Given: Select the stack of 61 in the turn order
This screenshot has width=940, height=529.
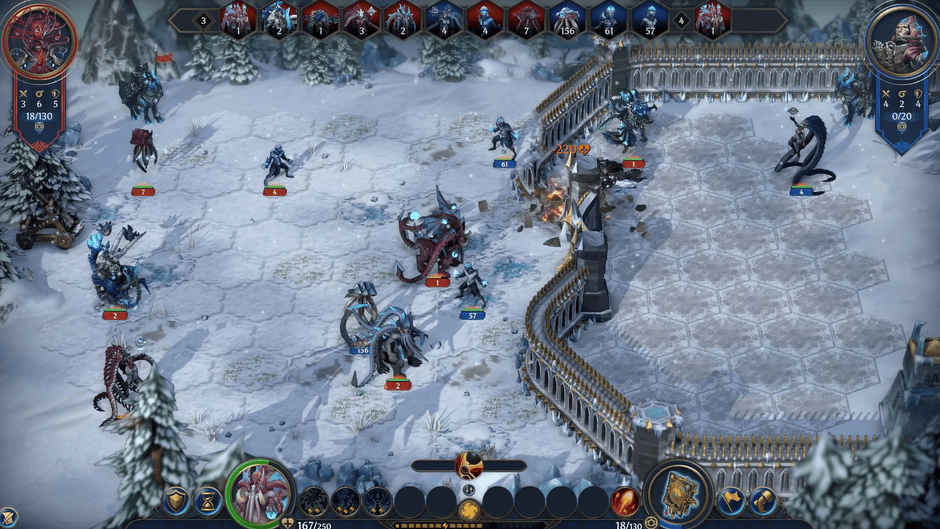Looking at the screenshot, I should [608, 19].
